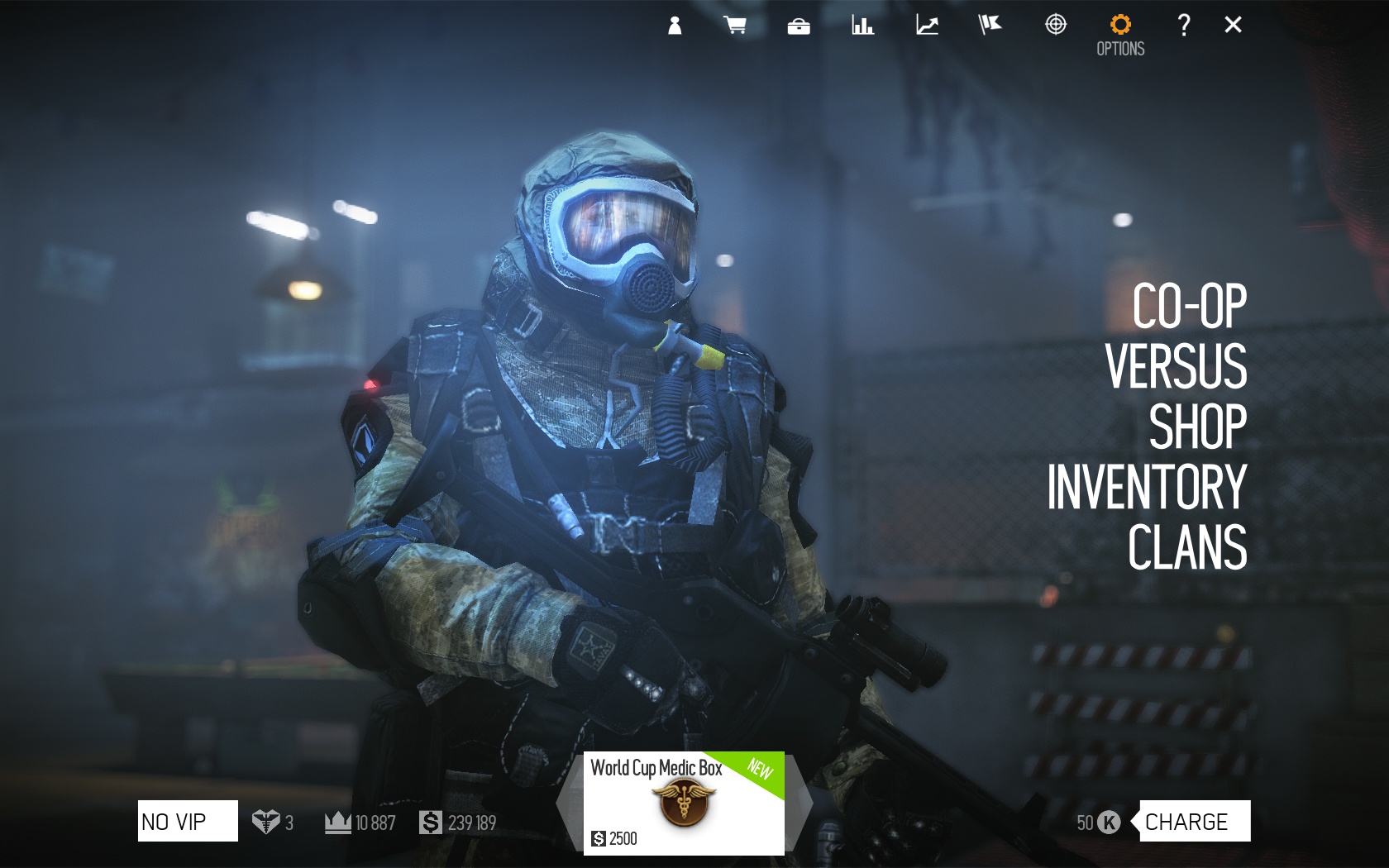Viewport: 1389px width, 868px height.
Task: Select the VERSUS menu entry
Action: 1176,366
